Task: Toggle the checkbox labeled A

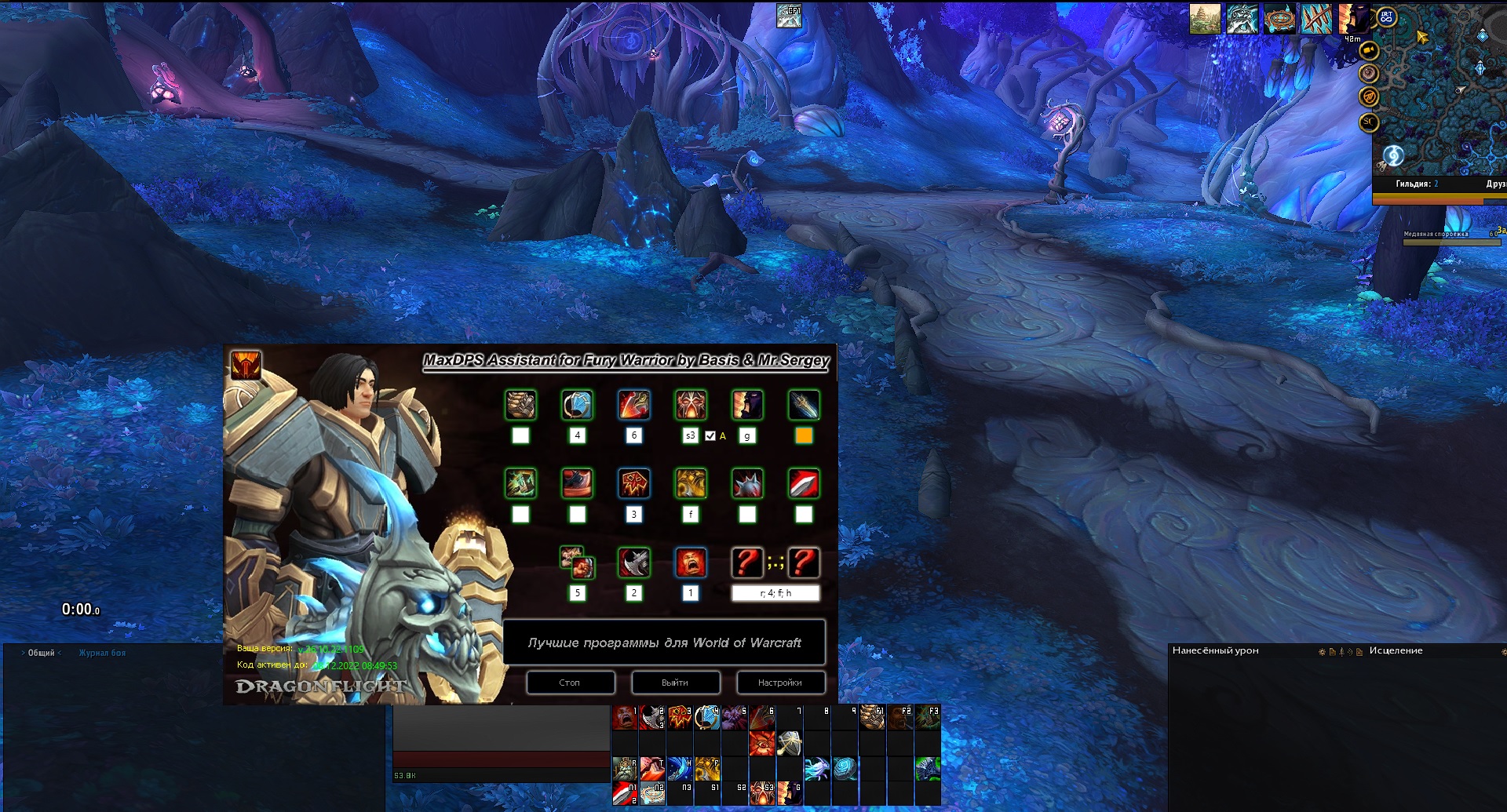Action: point(710,436)
